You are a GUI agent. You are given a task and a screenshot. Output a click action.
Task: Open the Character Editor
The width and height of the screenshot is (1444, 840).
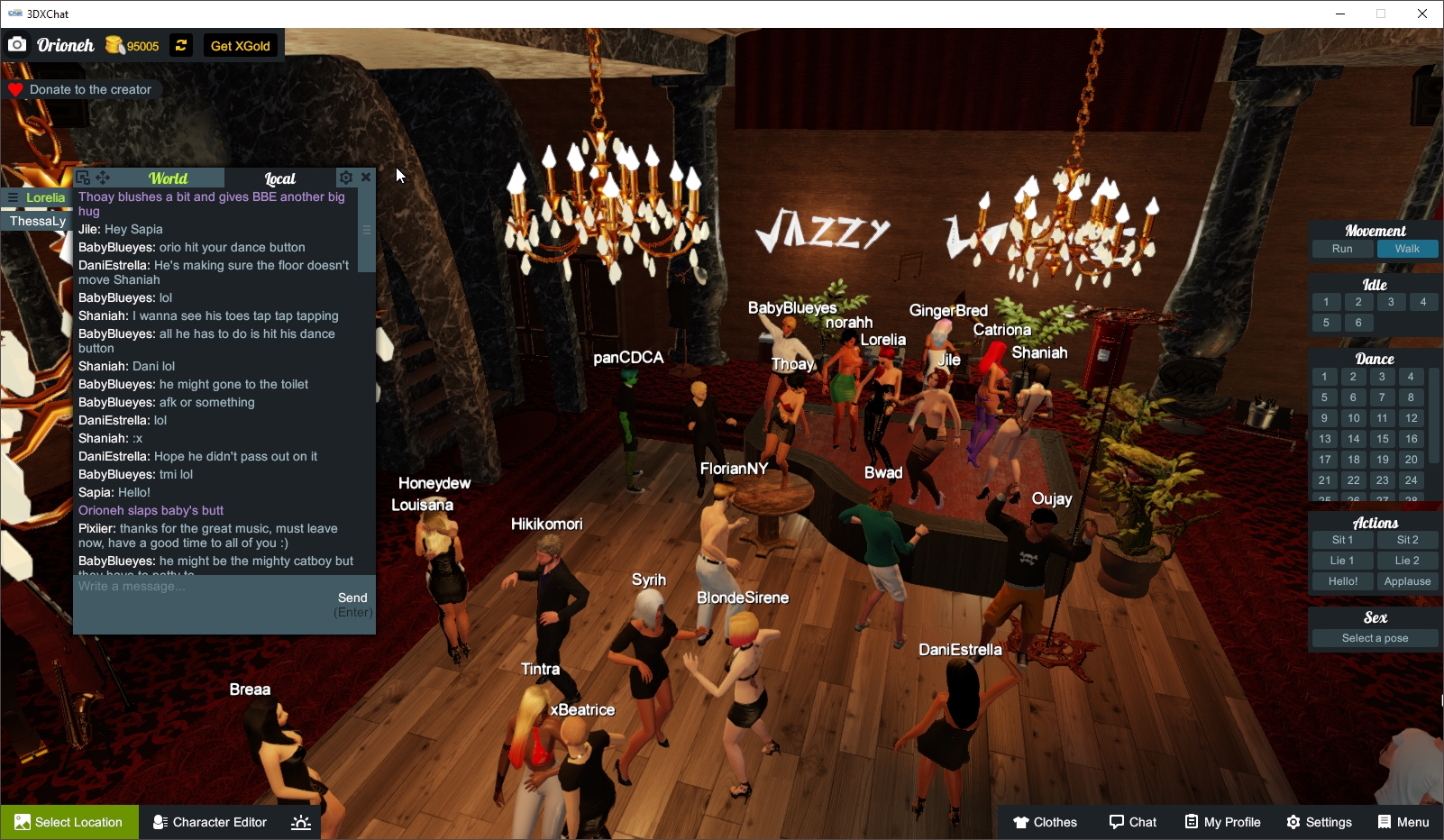[x=209, y=821]
